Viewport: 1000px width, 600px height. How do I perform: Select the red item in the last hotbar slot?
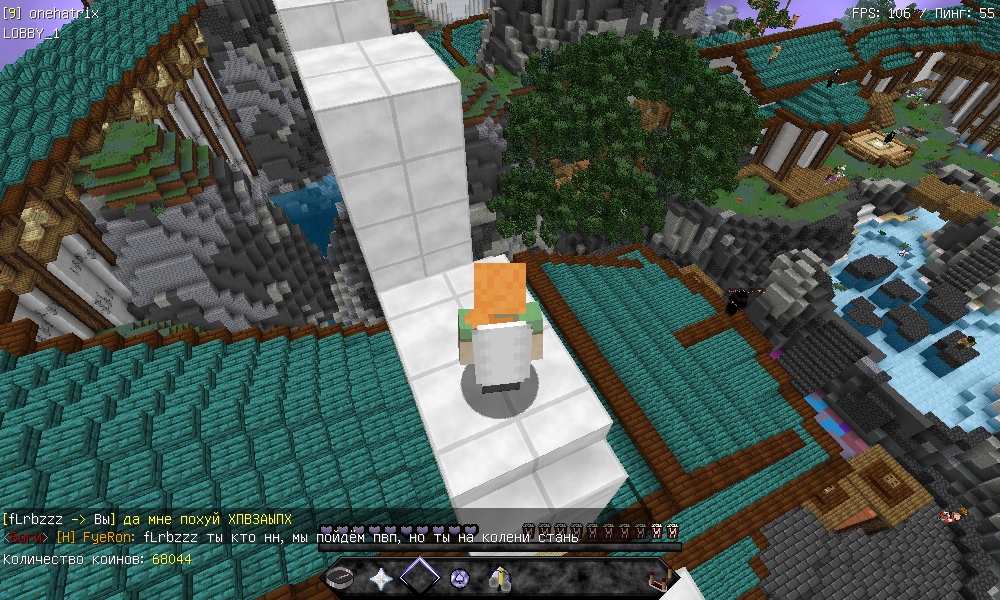pyautogui.click(x=658, y=578)
